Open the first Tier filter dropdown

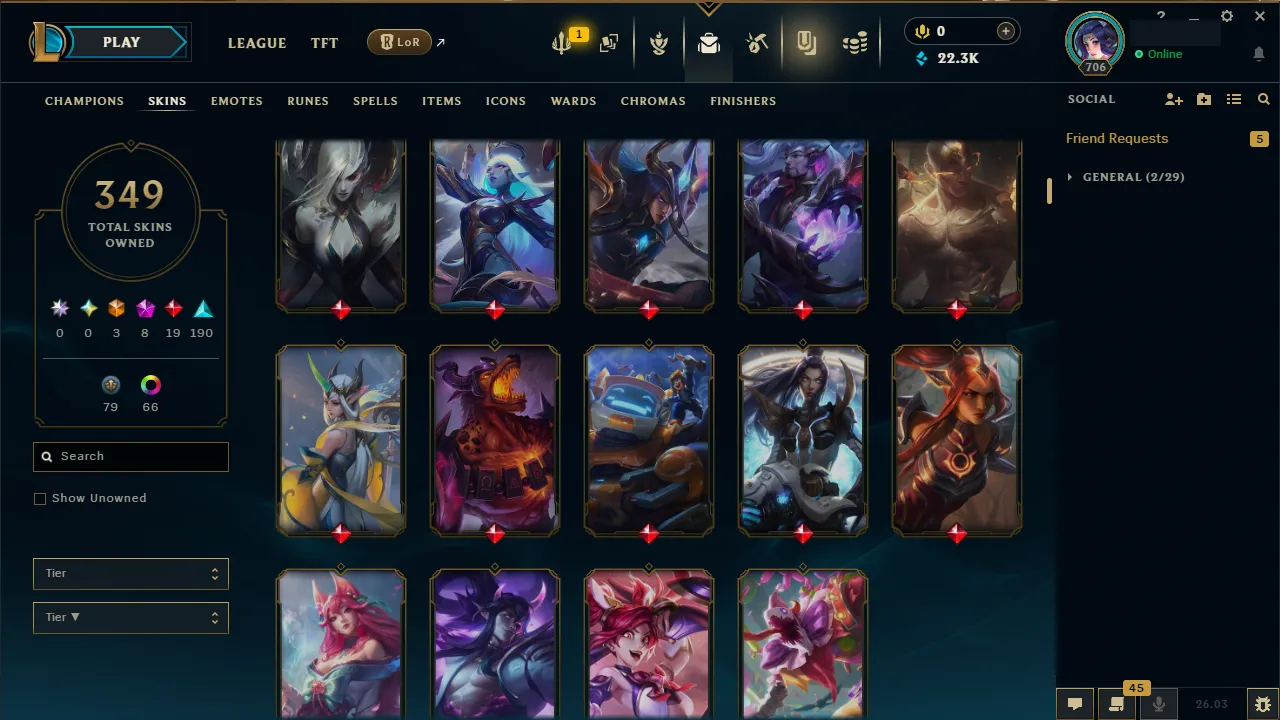130,573
